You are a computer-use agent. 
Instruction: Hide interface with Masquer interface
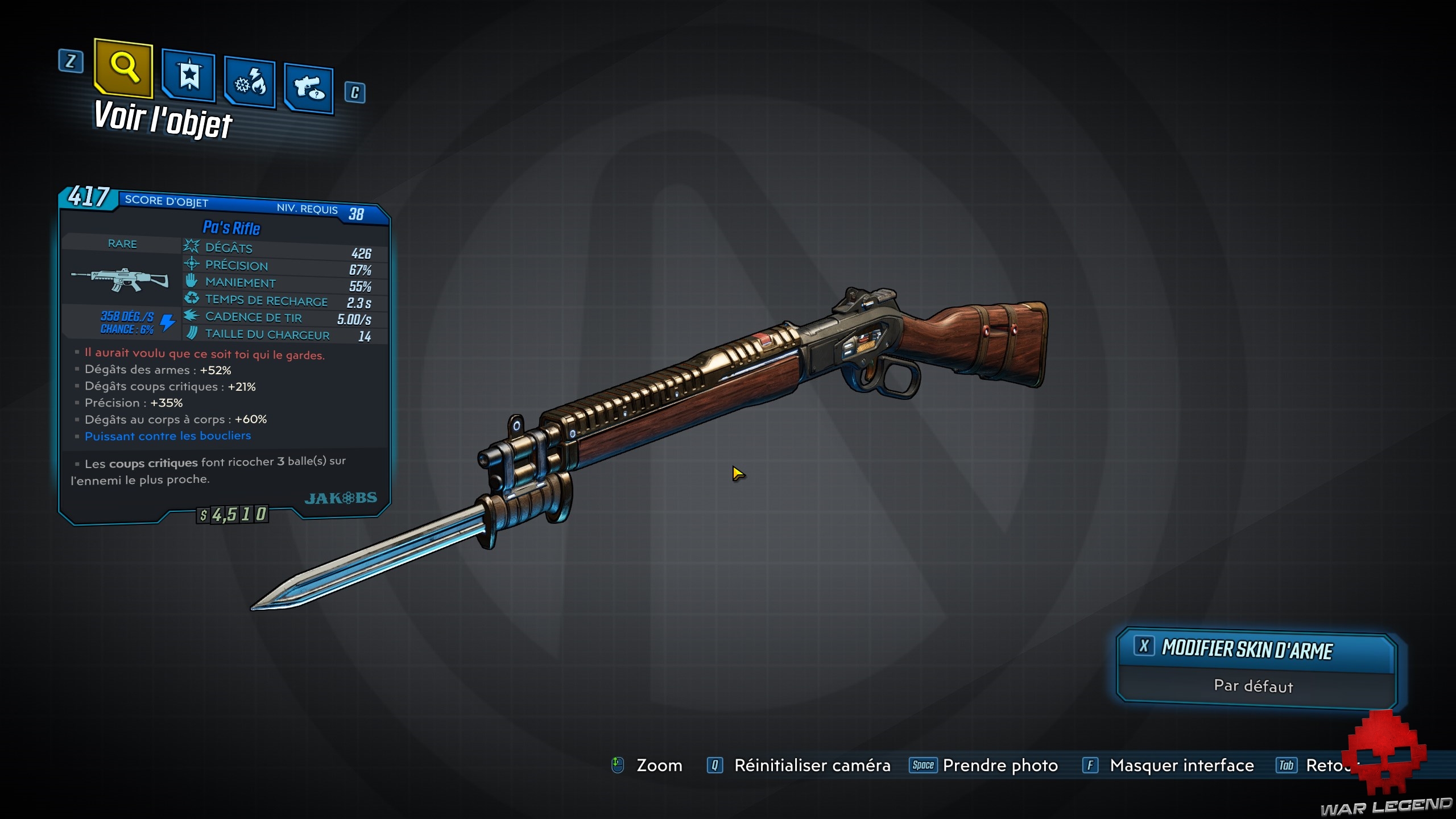point(1181,766)
